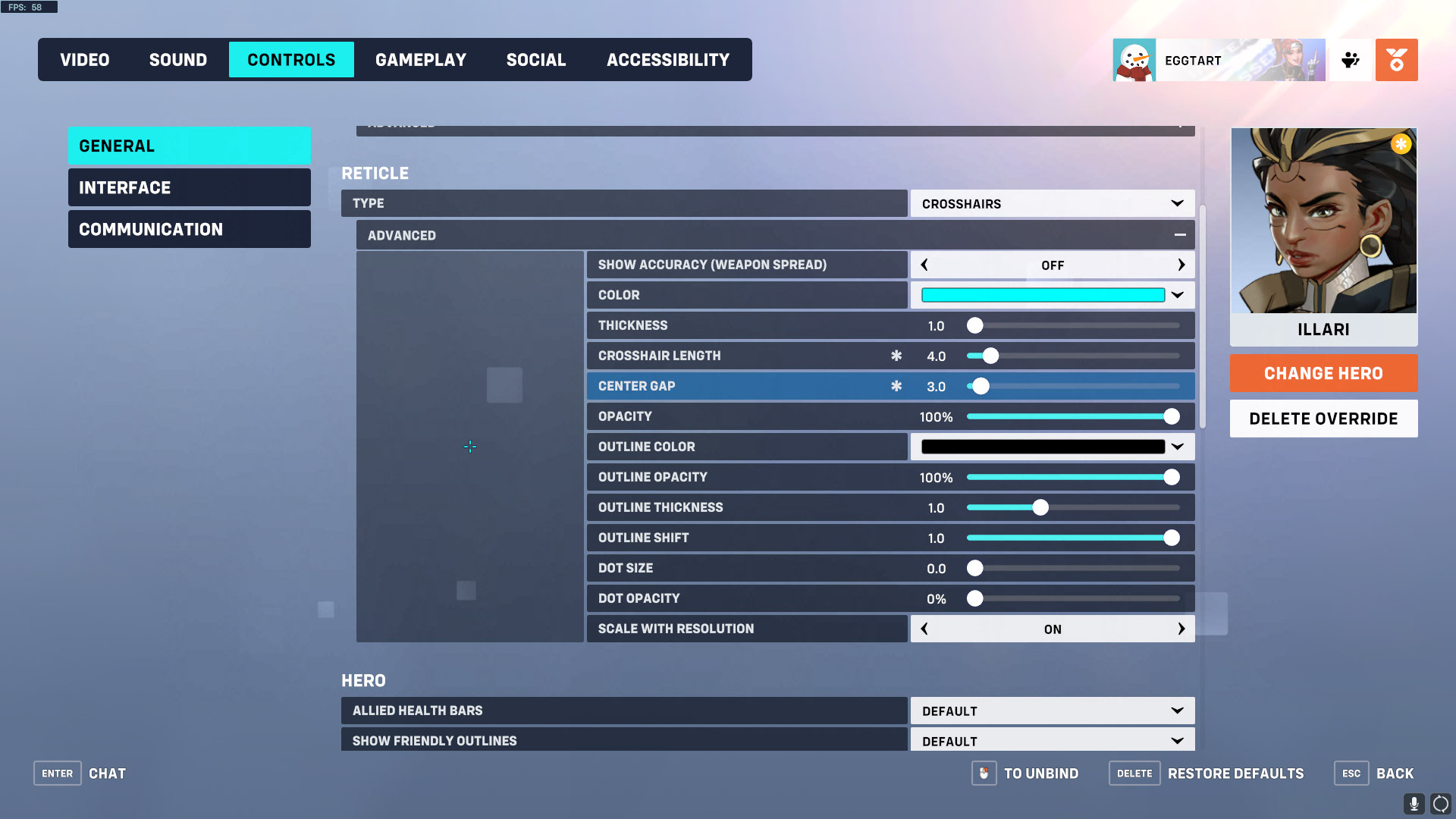
Task: Click the asterisk beside Center Gap
Action: [x=897, y=386]
